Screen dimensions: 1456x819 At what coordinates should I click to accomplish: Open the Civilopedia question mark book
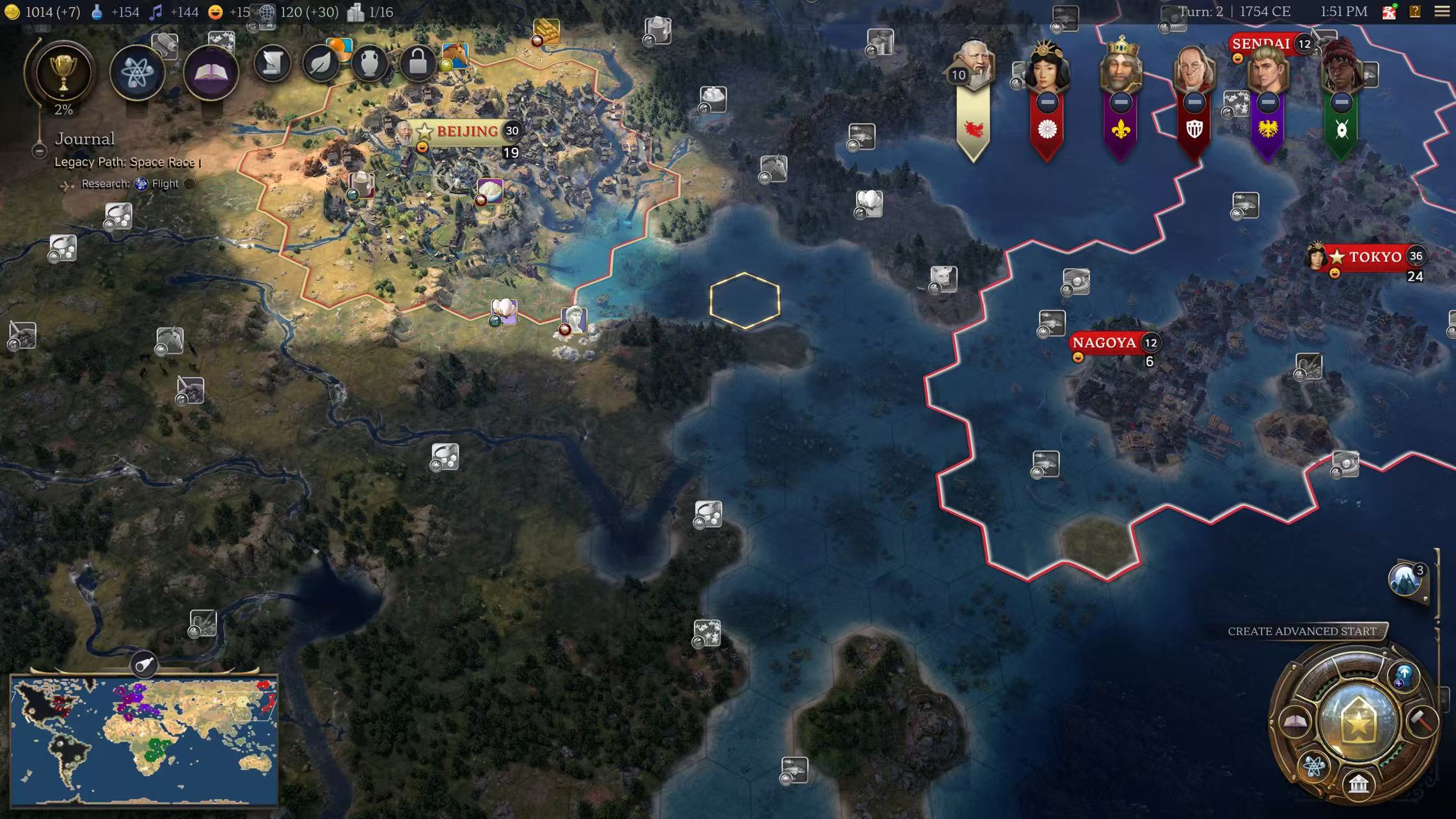coord(1415,12)
